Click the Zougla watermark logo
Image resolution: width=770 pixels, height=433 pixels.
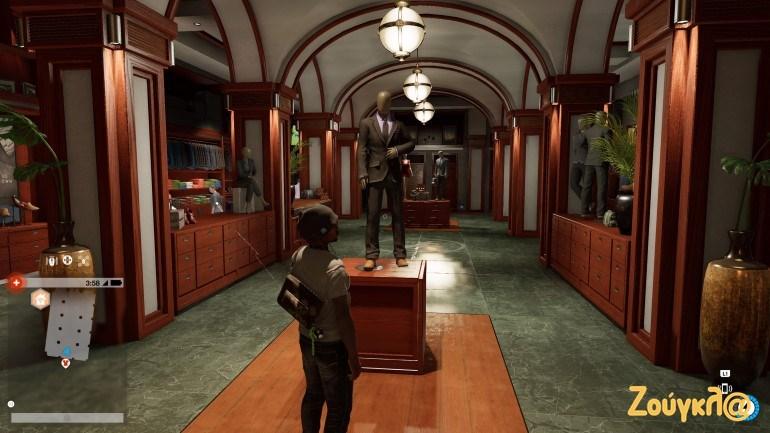tap(691, 403)
